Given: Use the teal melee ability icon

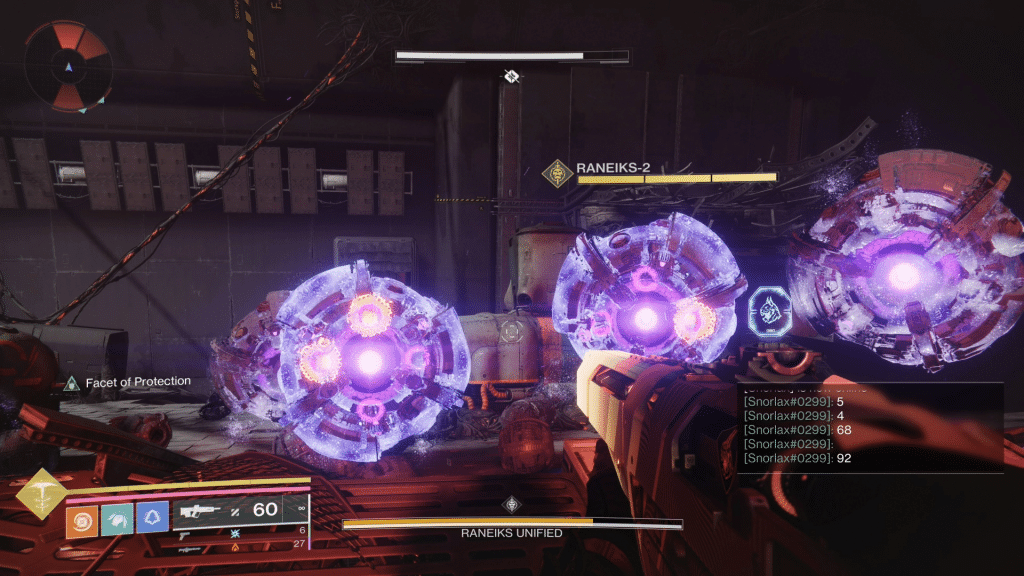Looking at the screenshot, I should point(116,520).
